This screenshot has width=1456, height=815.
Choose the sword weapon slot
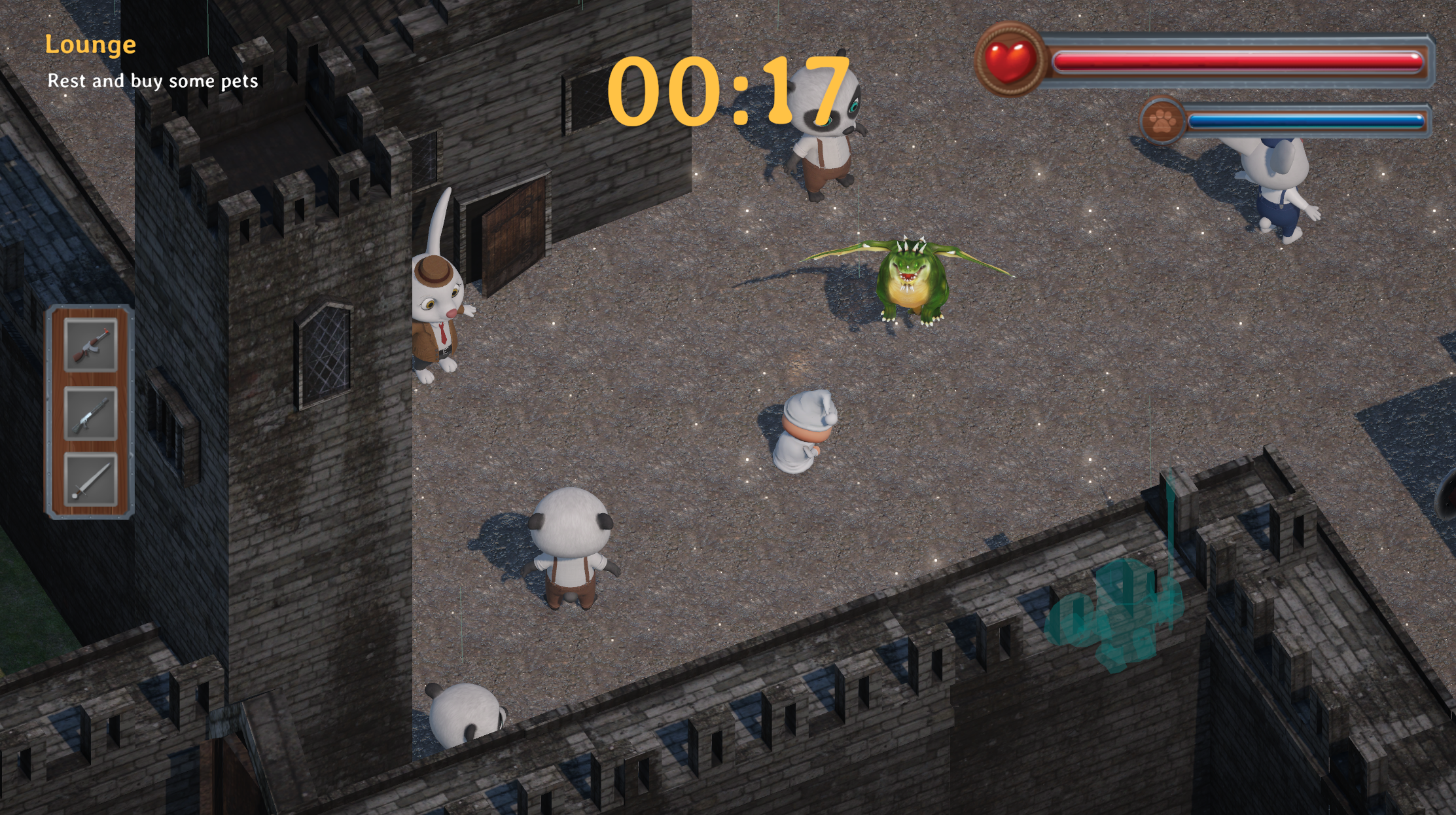[91, 480]
